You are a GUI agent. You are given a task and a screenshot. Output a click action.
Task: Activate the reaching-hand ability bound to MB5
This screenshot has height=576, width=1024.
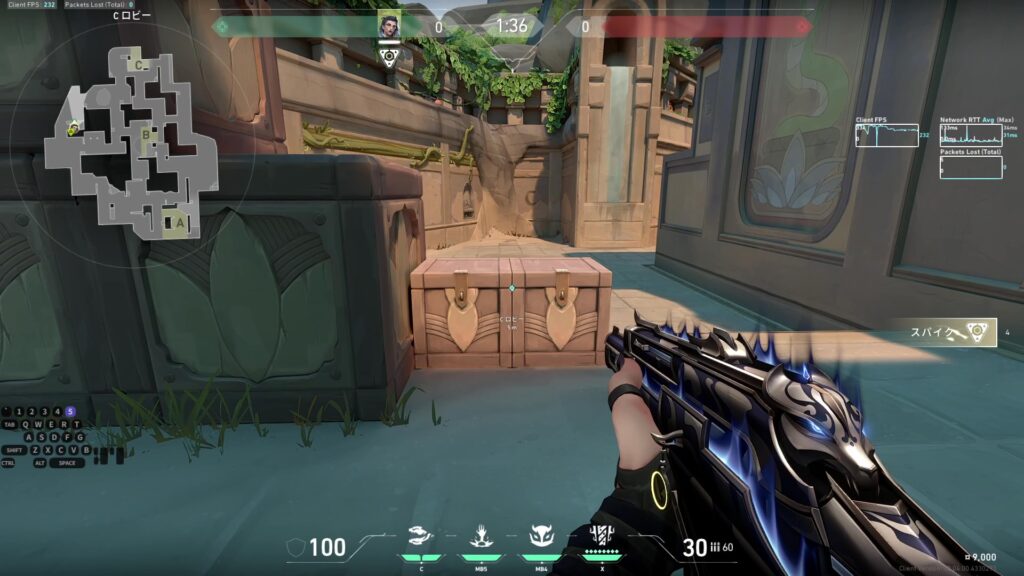479,537
